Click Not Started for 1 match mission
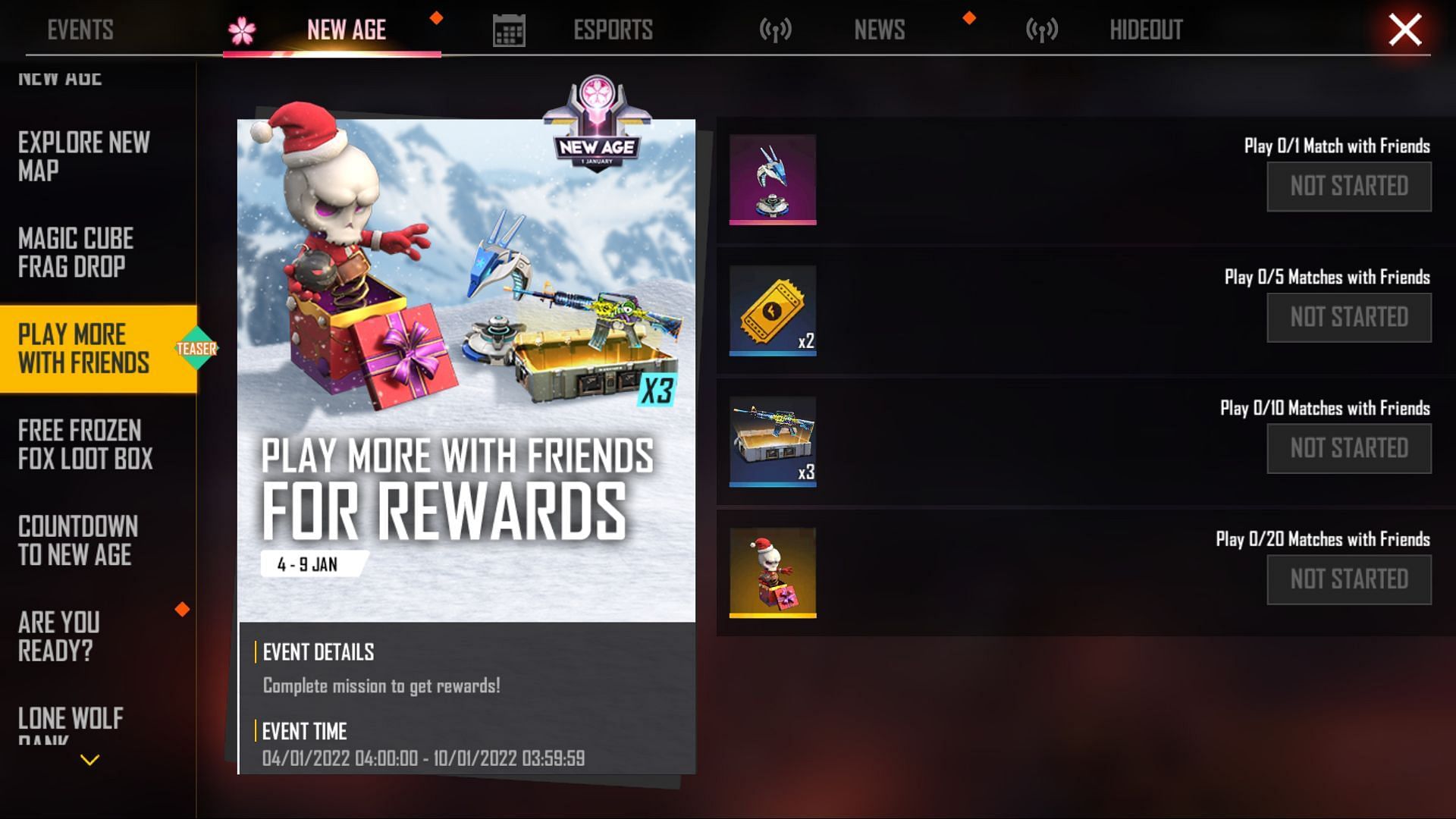This screenshot has height=819, width=1456. (1348, 187)
